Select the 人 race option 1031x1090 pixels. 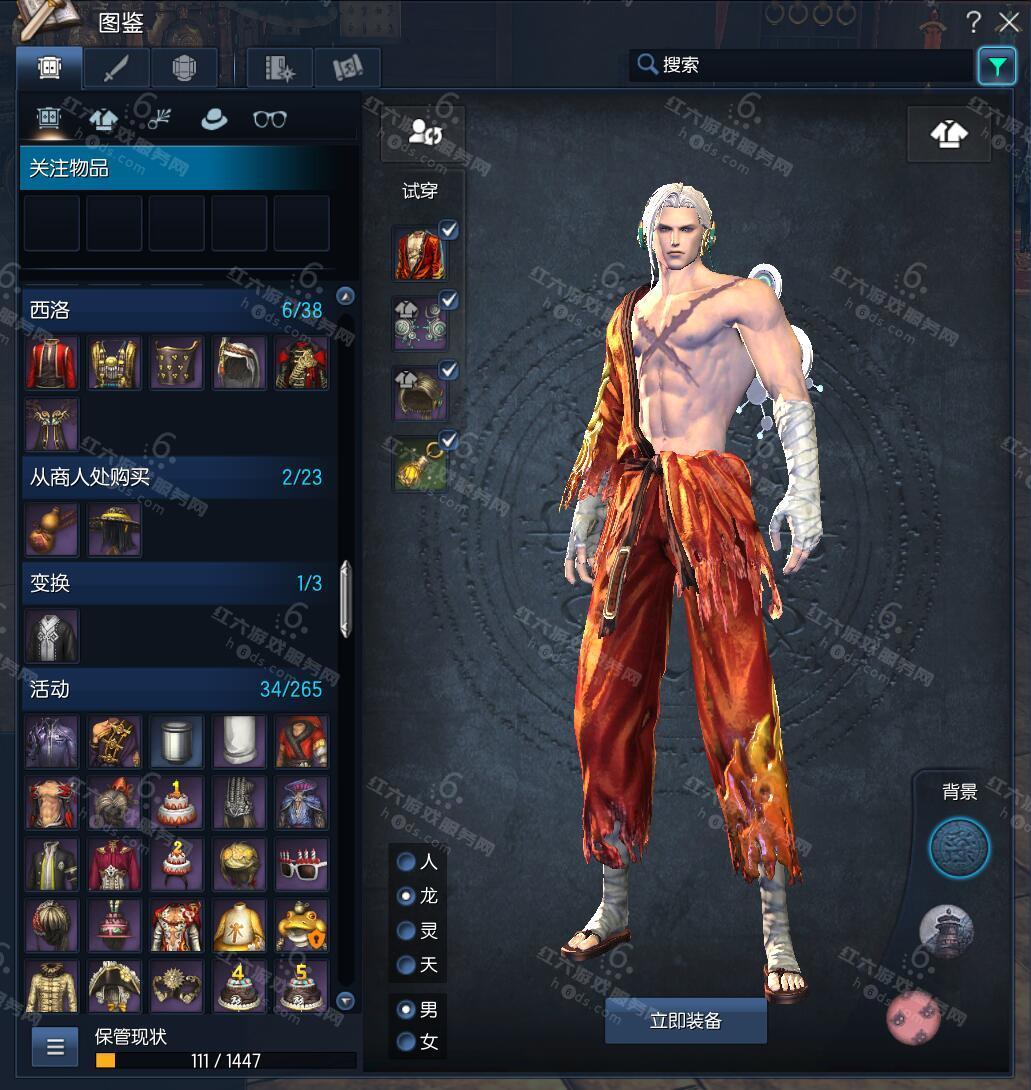(x=407, y=861)
